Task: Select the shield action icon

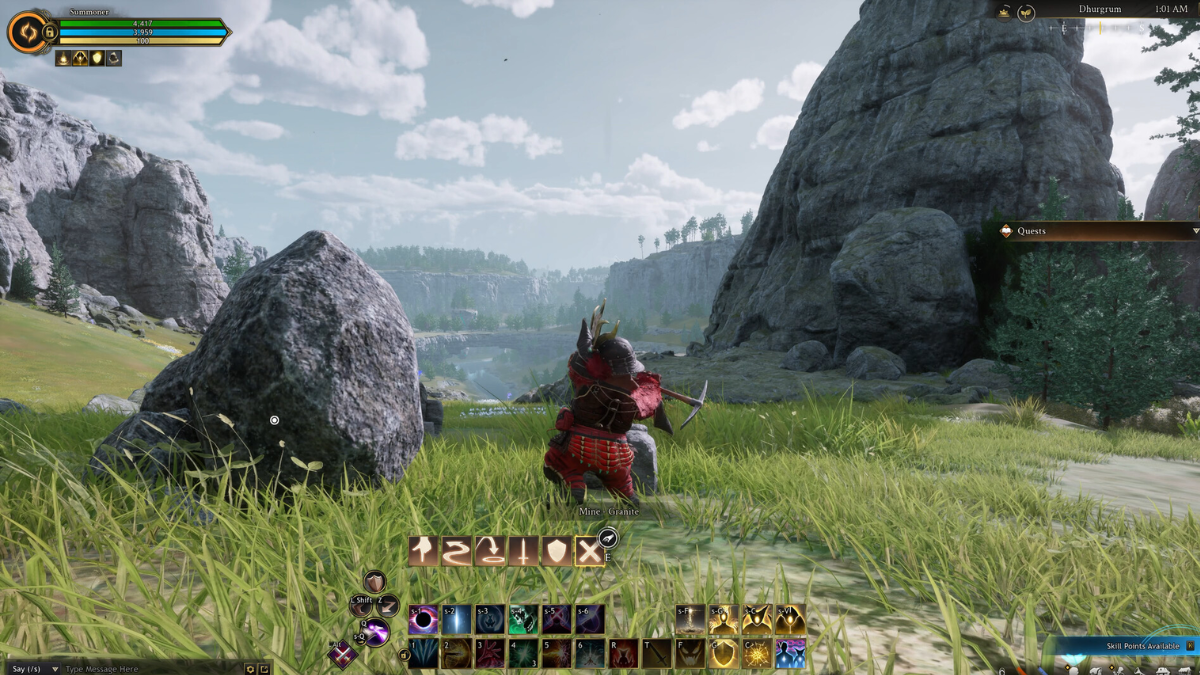Action: tap(556, 551)
